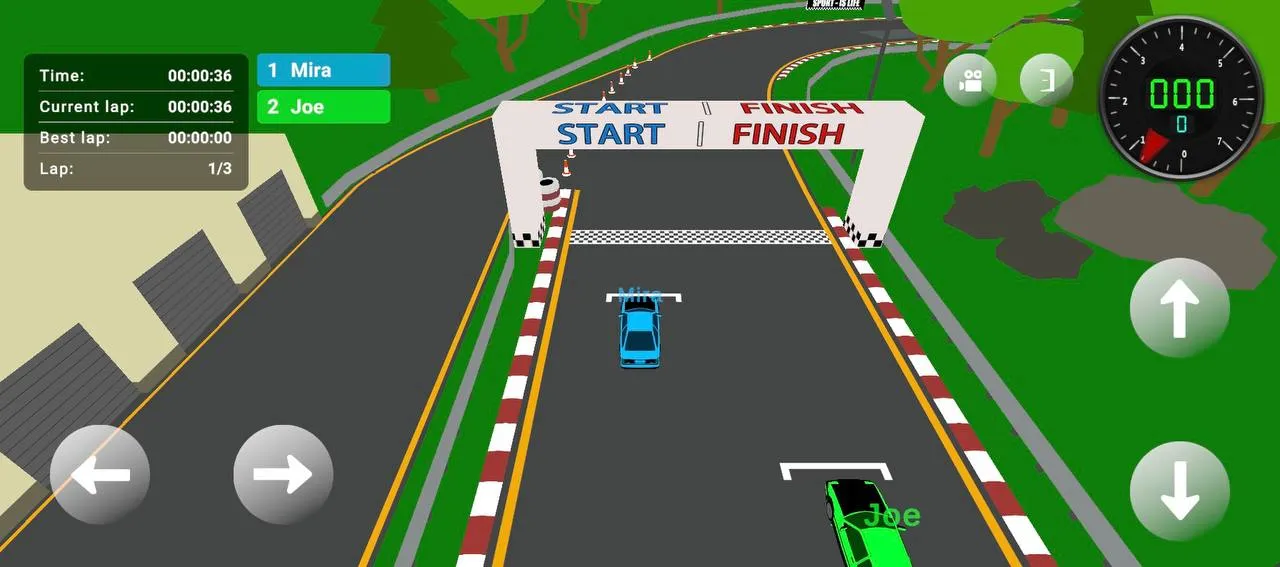Click the round bracket-shaped exit button
Screen dimensions: 1280x567
pyautogui.click(x=1046, y=80)
